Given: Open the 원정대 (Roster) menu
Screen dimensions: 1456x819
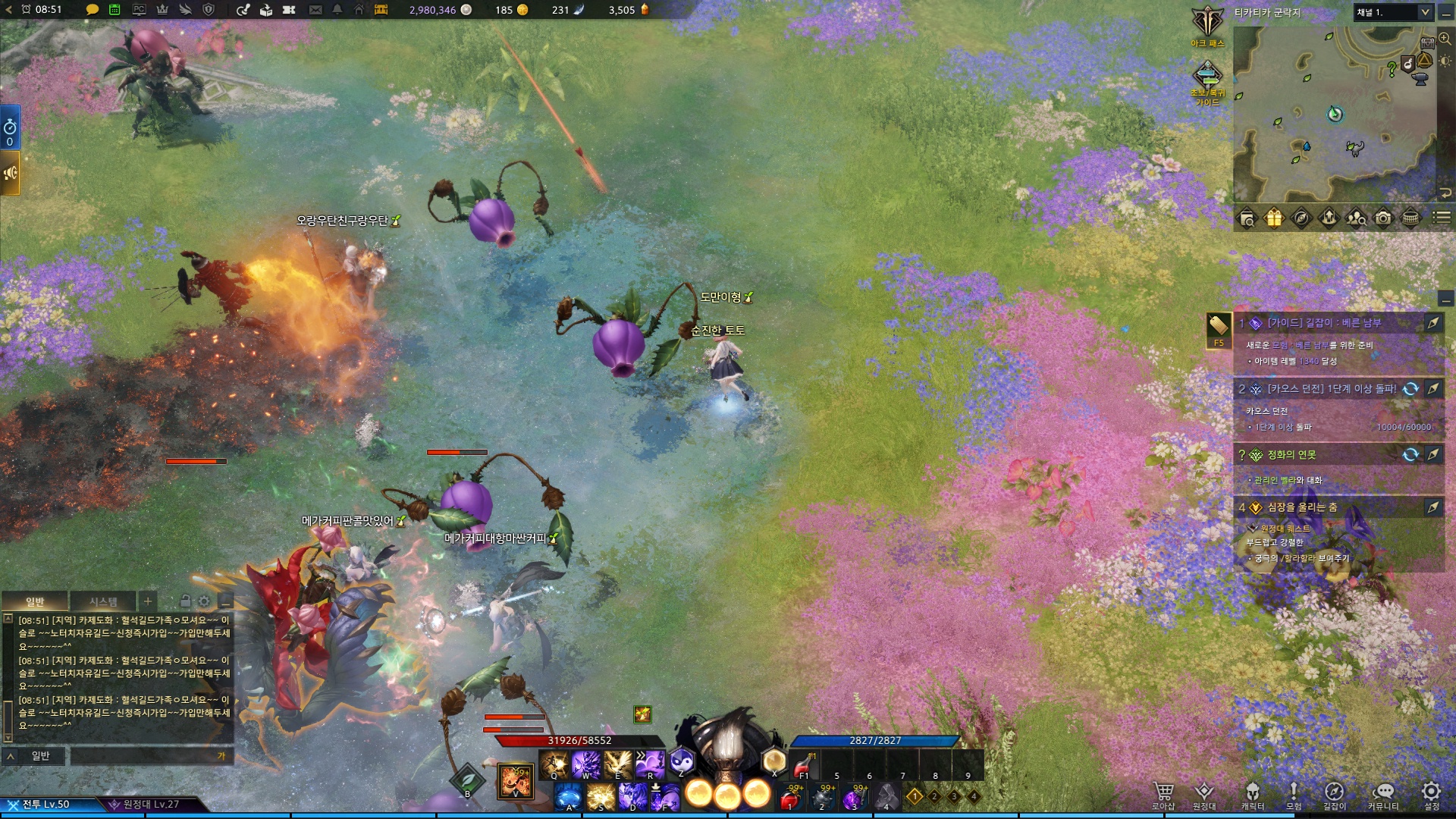Looking at the screenshot, I should pyautogui.click(x=1203, y=792).
